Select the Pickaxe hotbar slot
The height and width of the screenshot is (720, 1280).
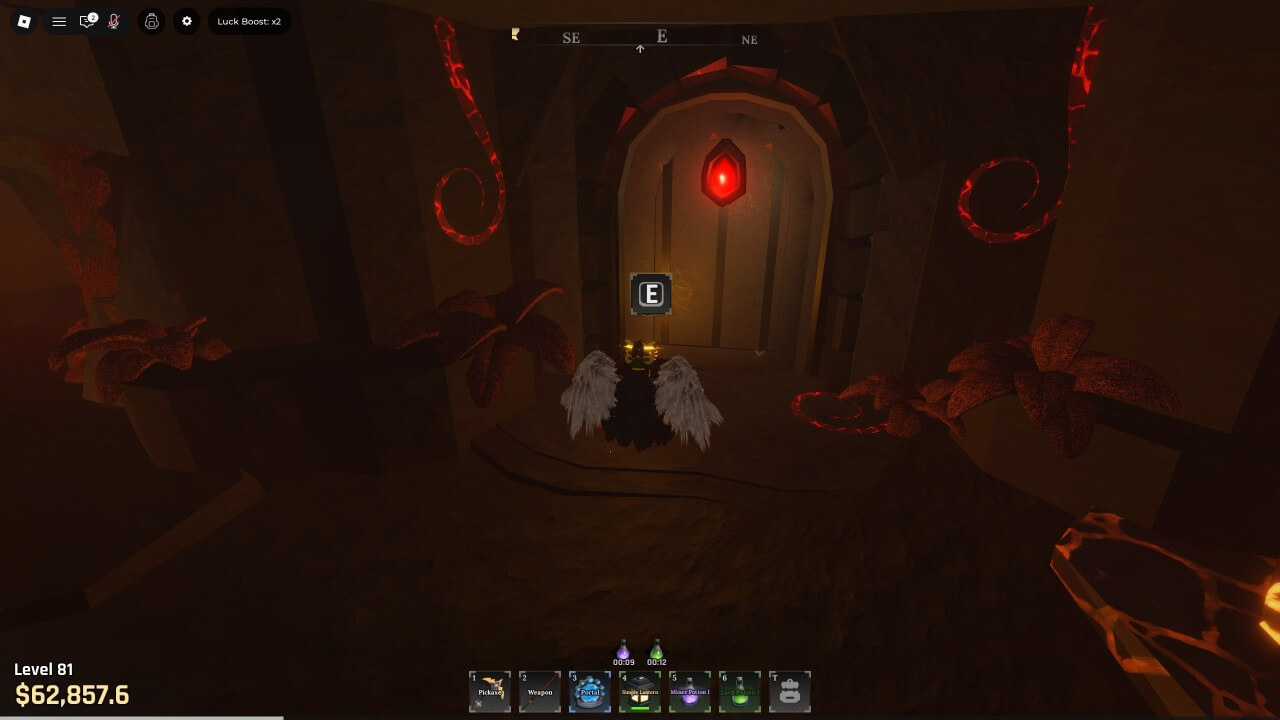[490, 691]
